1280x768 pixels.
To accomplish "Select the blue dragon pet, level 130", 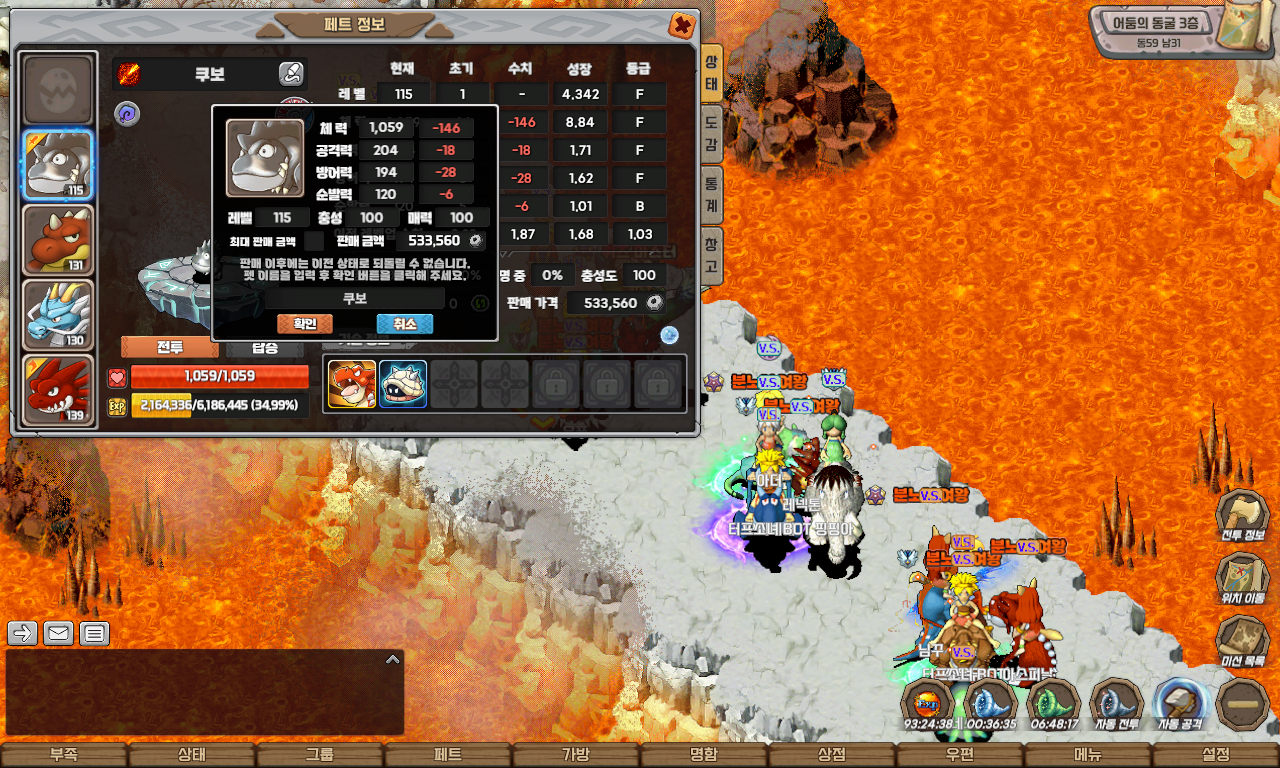I will [x=58, y=314].
